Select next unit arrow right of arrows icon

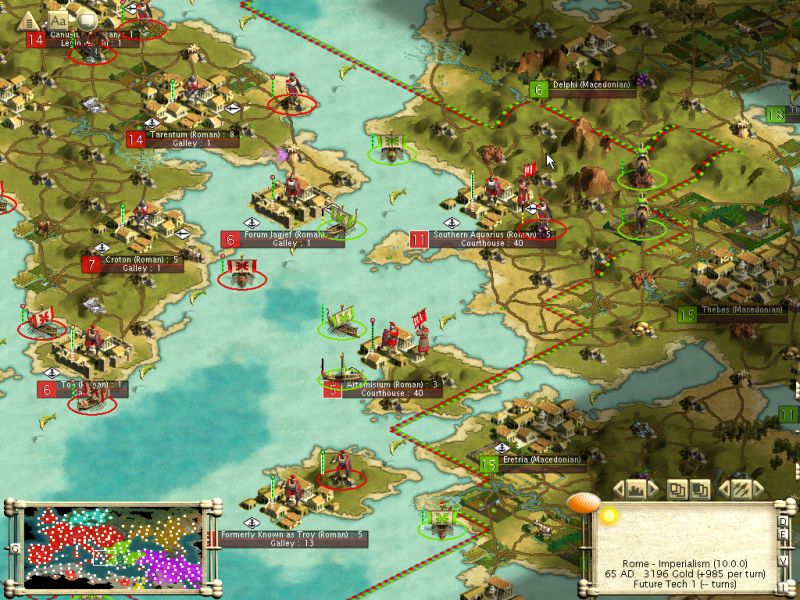coord(757,489)
